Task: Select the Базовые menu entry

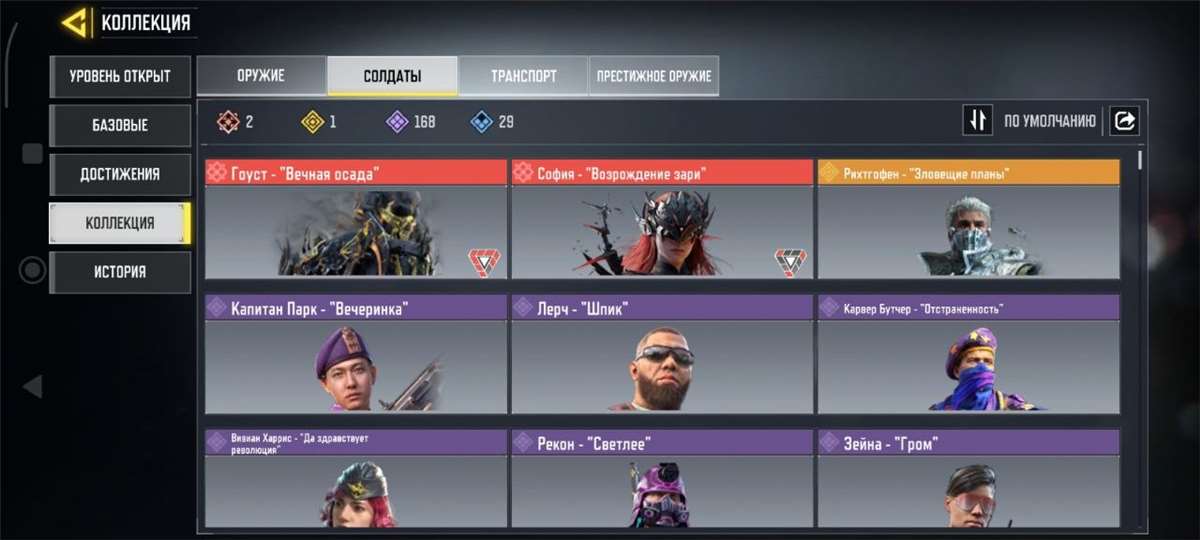Action: click(120, 126)
